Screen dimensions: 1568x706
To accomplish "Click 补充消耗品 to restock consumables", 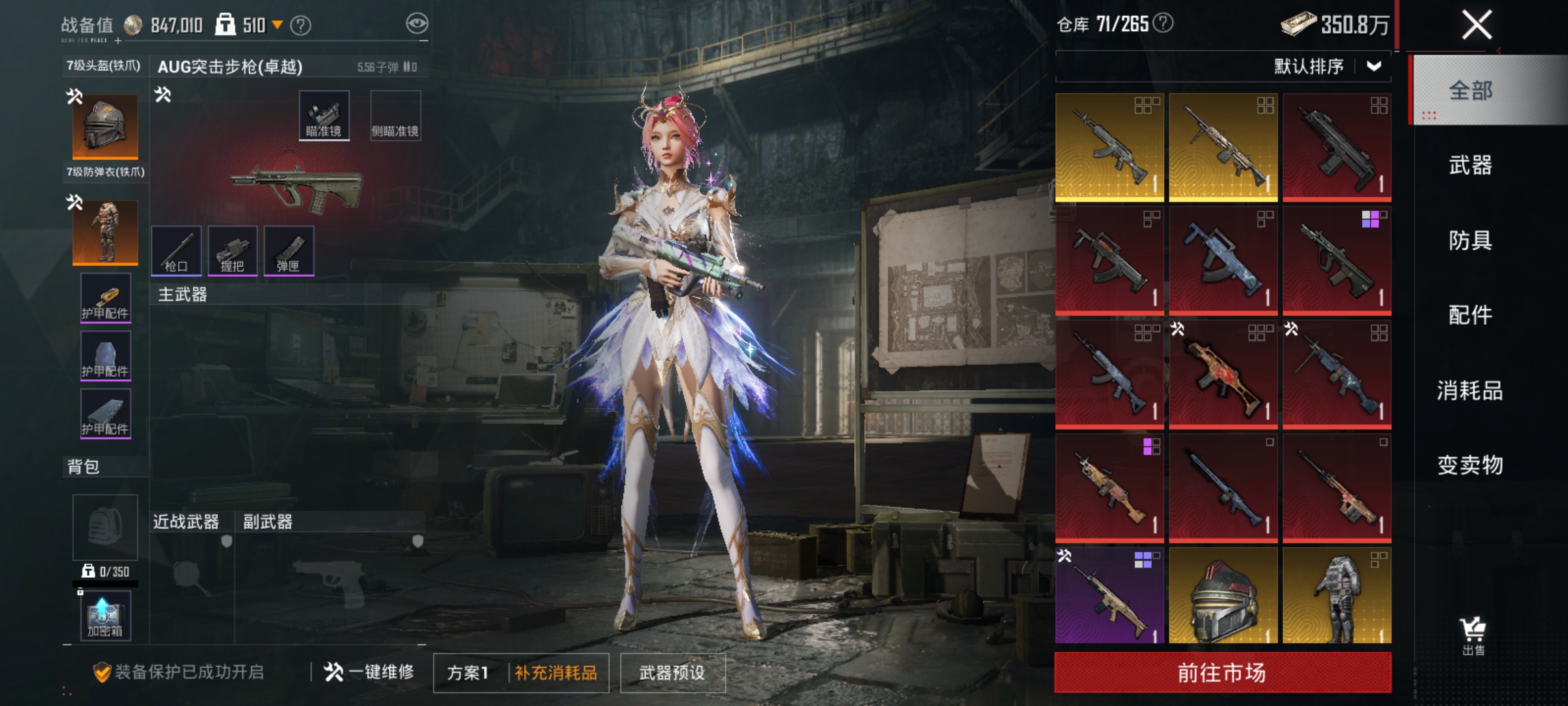I will tap(556, 673).
